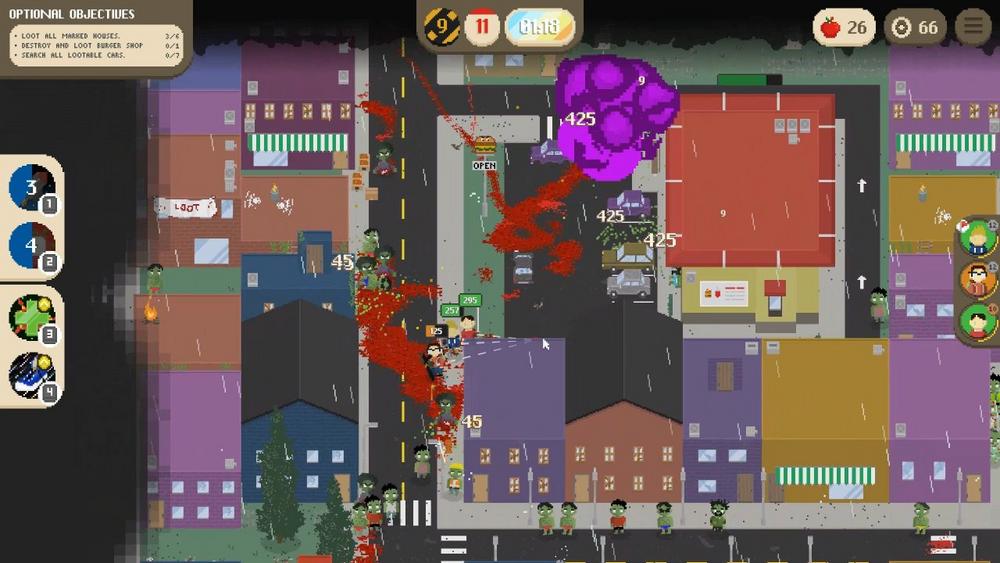1000x563 pixels.
Task: Use the green cross heal ability
Action: 31,316
